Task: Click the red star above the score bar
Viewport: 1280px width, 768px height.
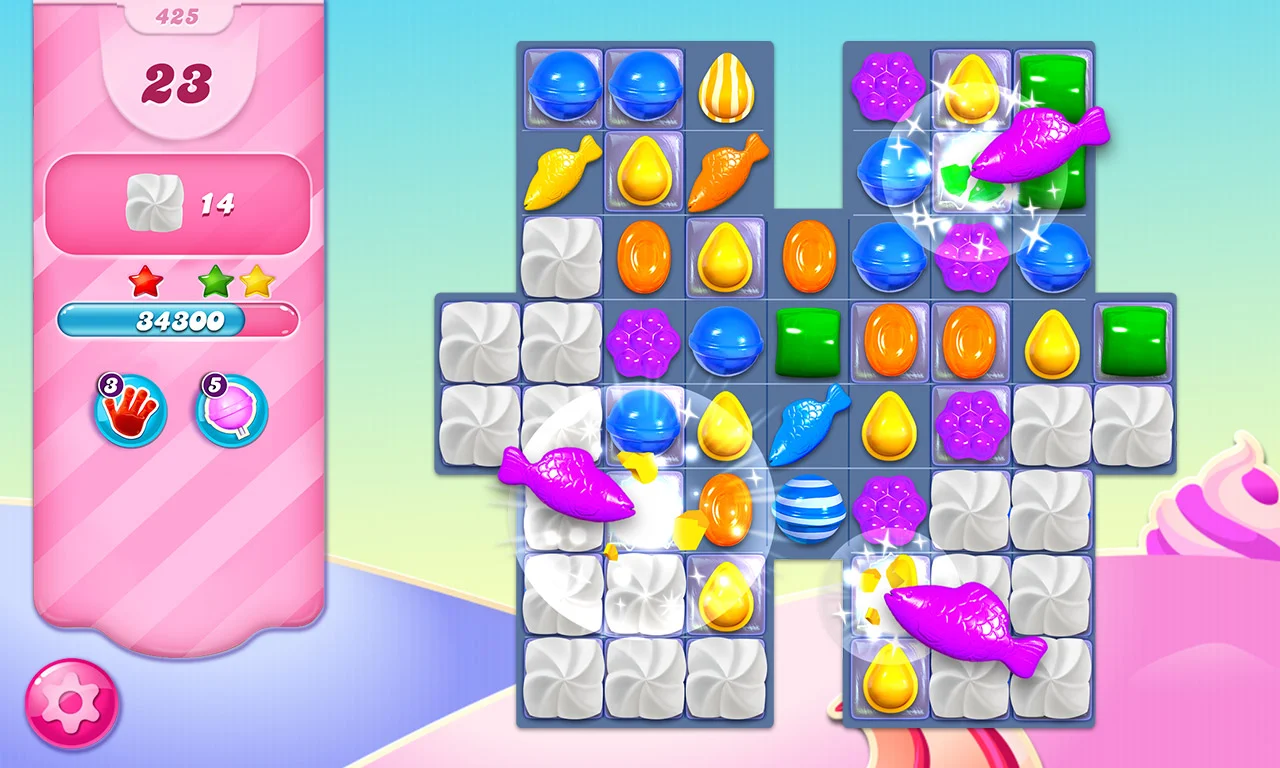Action: pyautogui.click(x=146, y=280)
